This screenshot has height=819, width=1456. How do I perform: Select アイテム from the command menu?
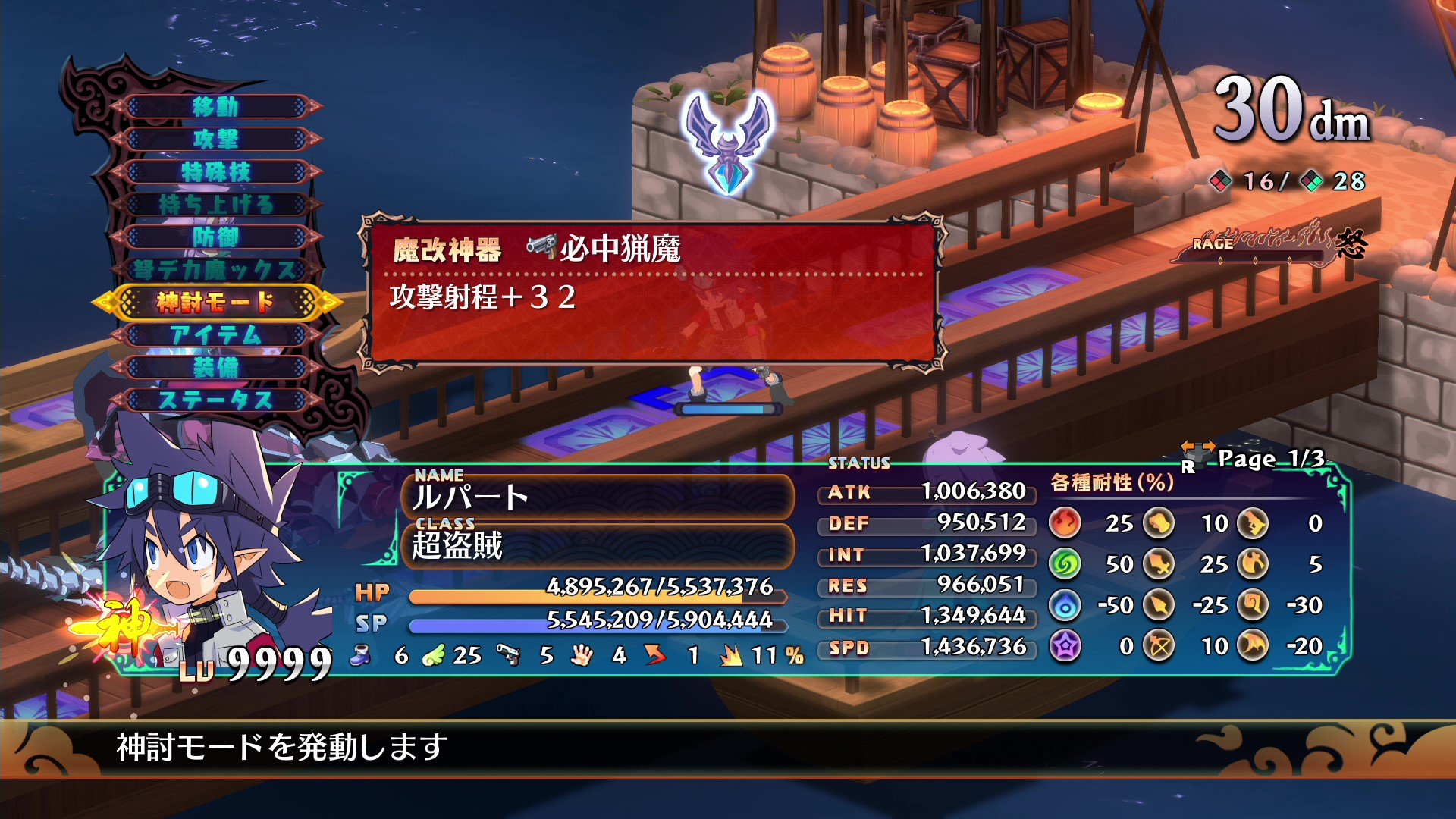[x=216, y=334]
